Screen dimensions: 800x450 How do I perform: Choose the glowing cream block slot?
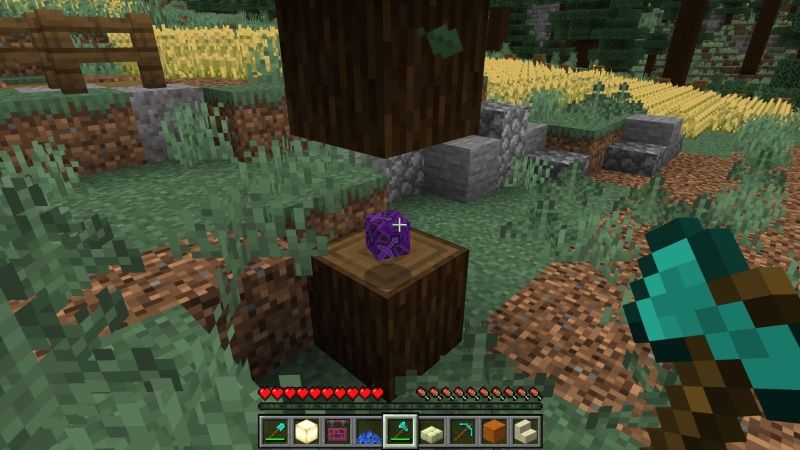click(306, 432)
